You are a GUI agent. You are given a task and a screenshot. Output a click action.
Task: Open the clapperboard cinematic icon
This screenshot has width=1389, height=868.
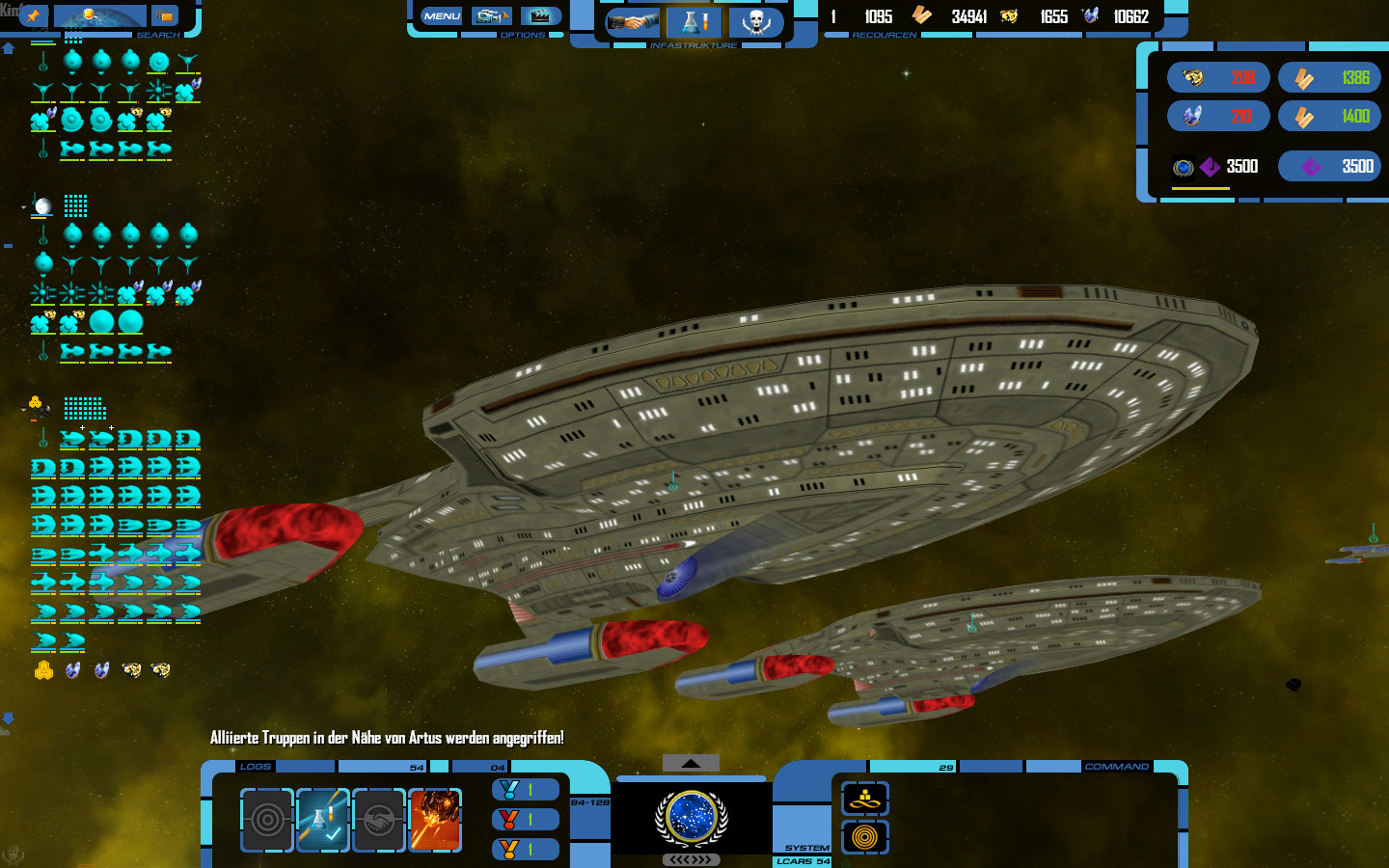pyautogui.click(x=541, y=16)
